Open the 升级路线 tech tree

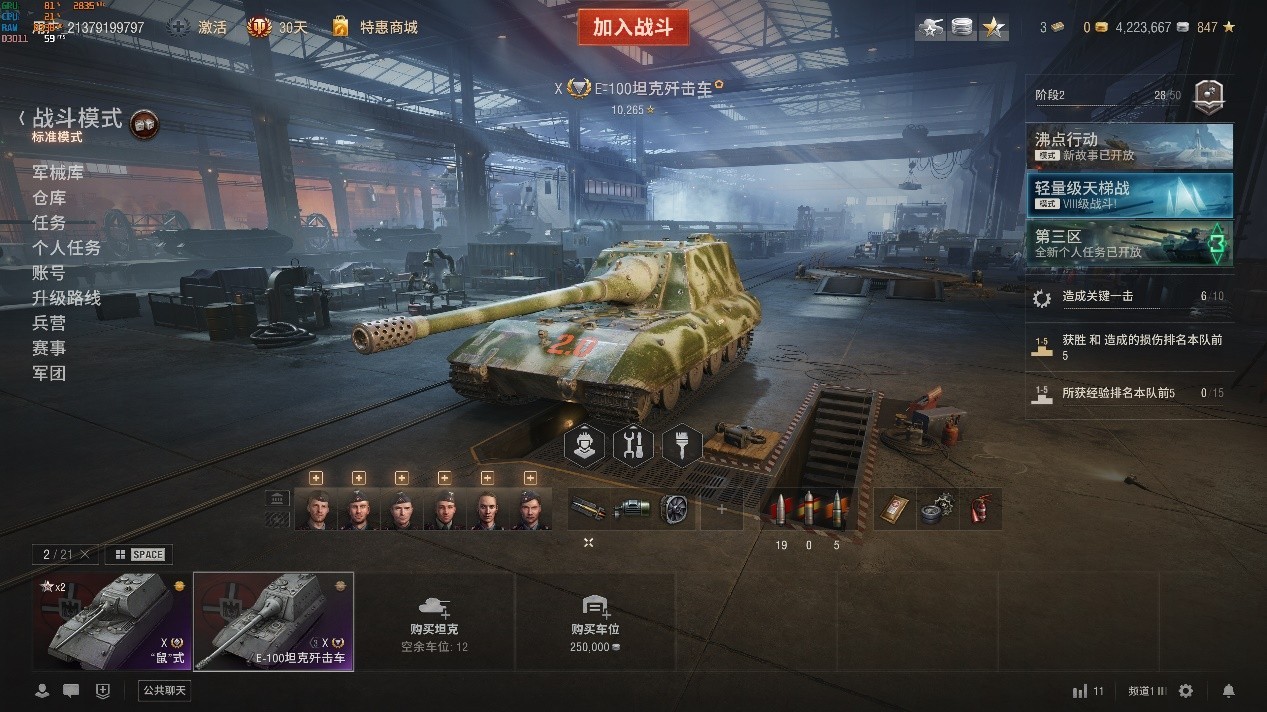66,298
